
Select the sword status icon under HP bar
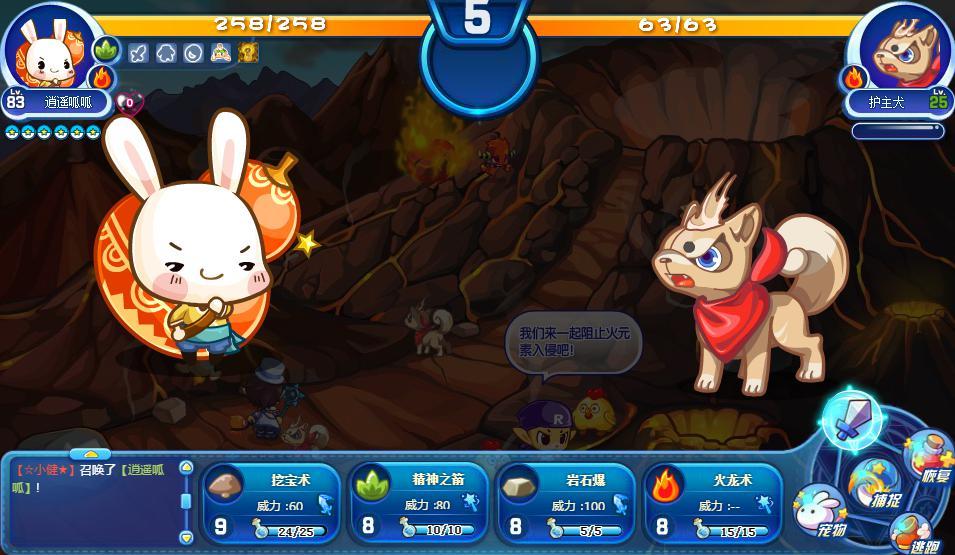coord(139,53)
